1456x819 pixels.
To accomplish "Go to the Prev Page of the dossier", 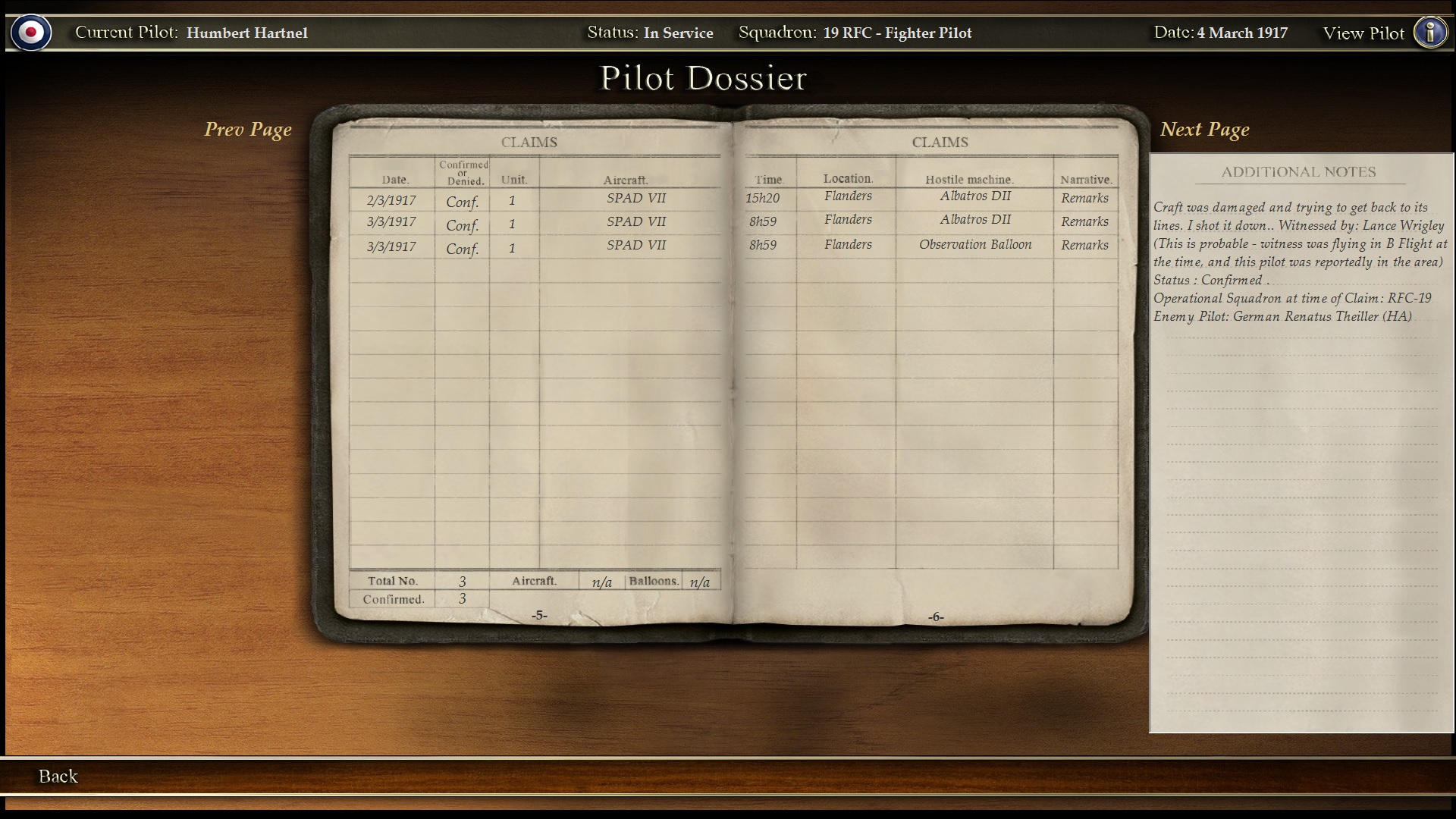I will [248, 130].
